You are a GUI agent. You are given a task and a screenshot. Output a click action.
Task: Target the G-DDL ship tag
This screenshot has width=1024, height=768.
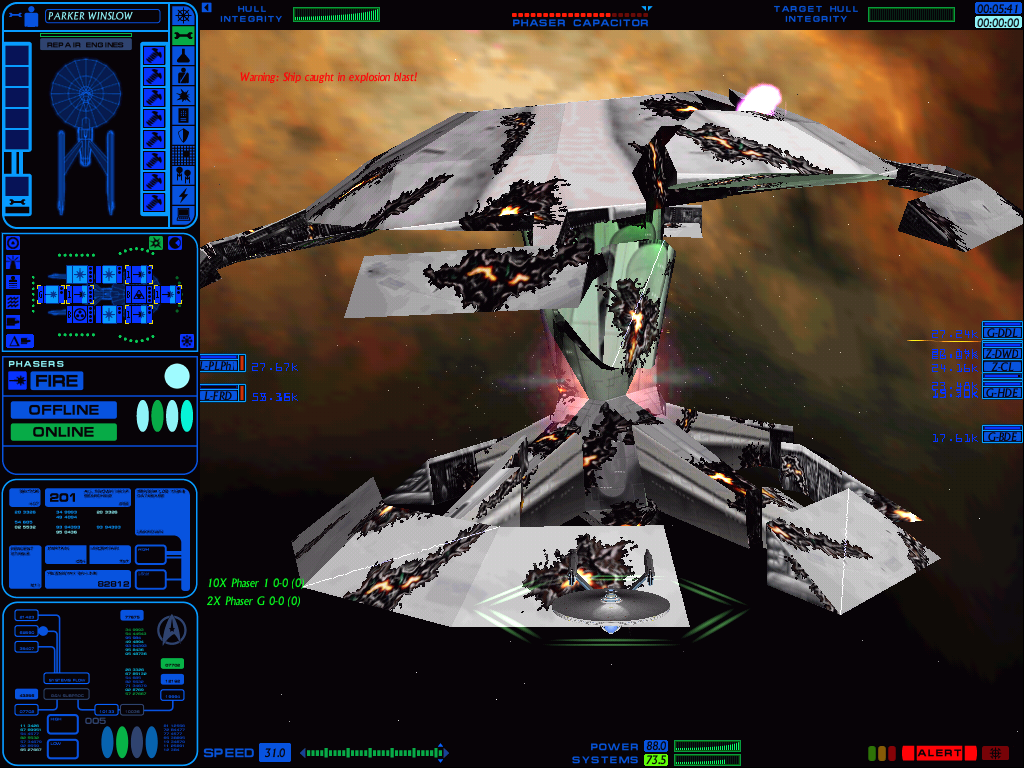pyautogui.click(x=1002, y=333)
